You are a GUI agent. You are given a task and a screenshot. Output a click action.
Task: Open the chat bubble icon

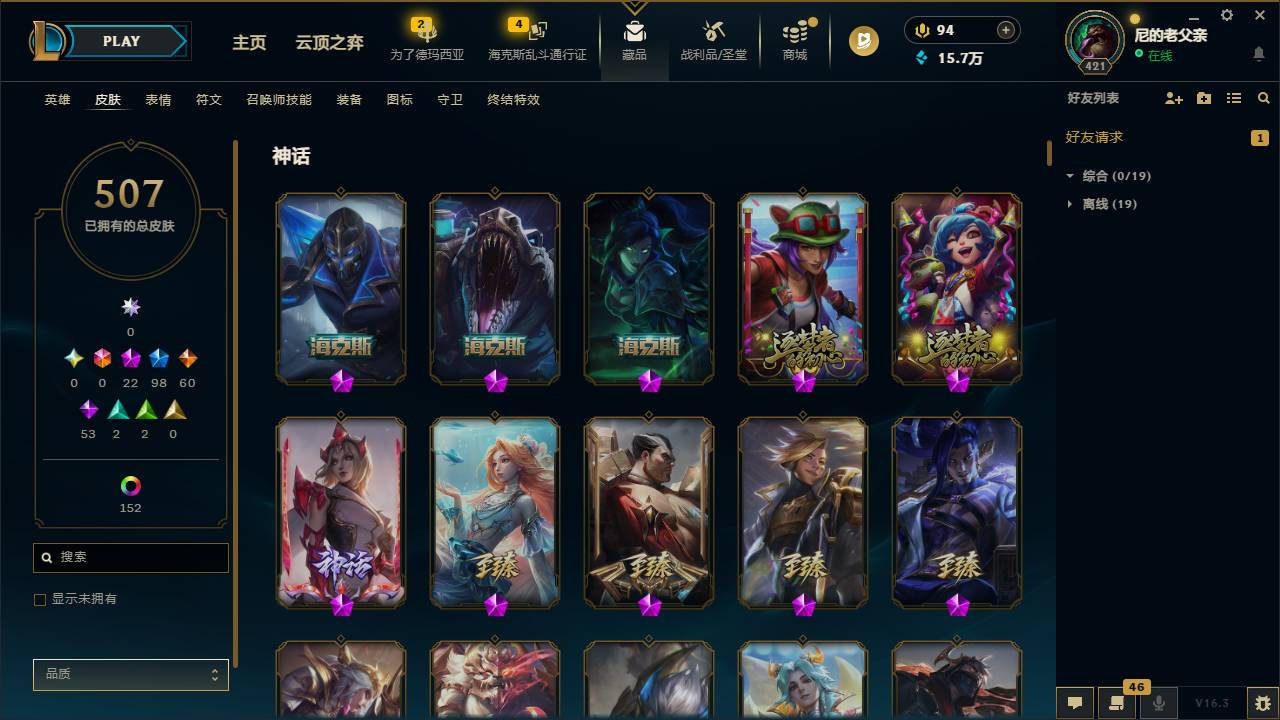tap(1074, 704)
